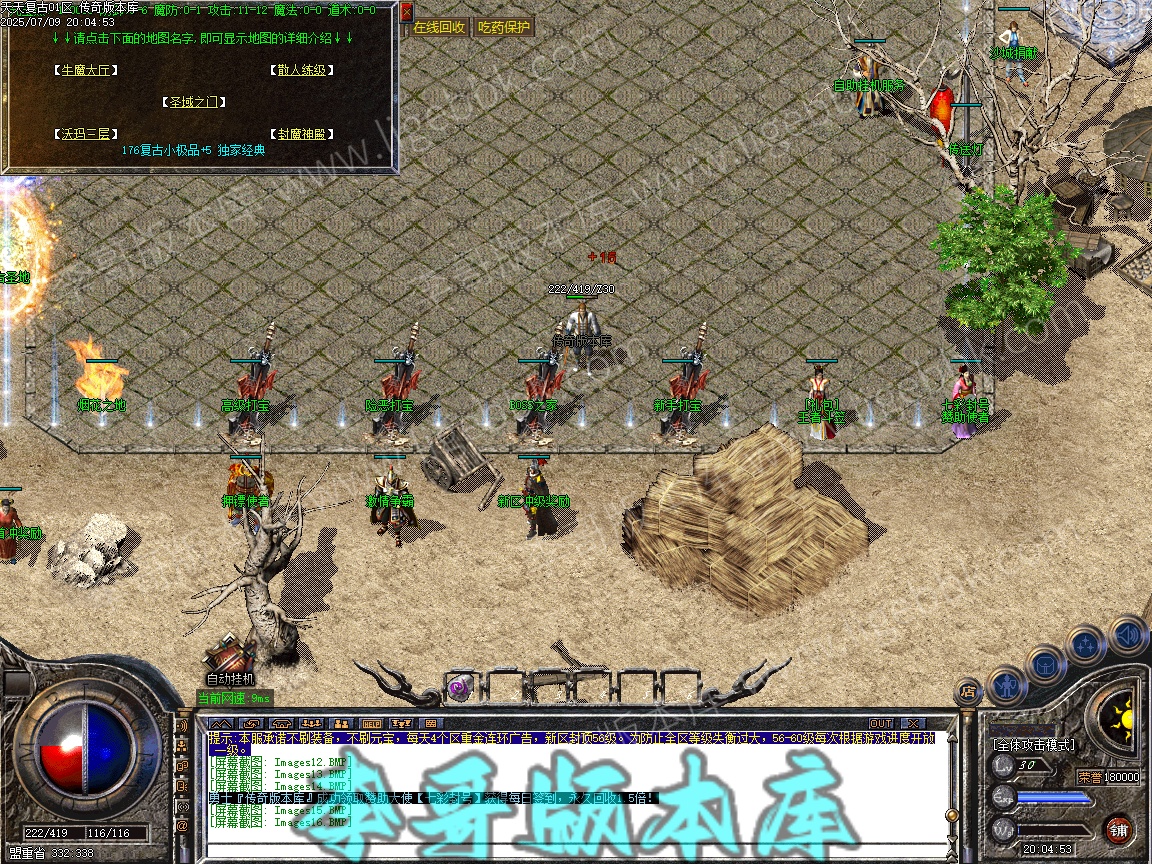Select the 圣域之门 map link
Viewport: 1152px width, 864px height.
194,102
